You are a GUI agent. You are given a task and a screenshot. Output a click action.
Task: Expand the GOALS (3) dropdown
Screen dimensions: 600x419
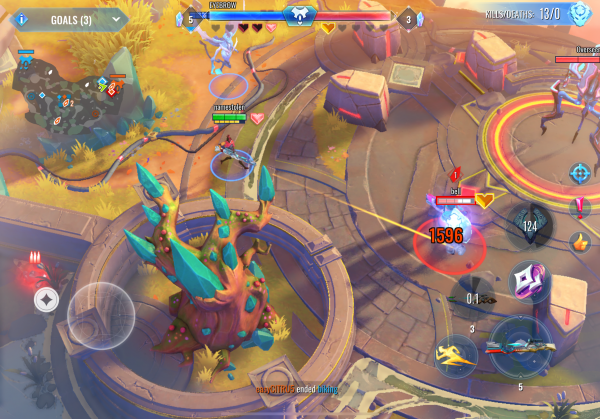pos(118,18)
